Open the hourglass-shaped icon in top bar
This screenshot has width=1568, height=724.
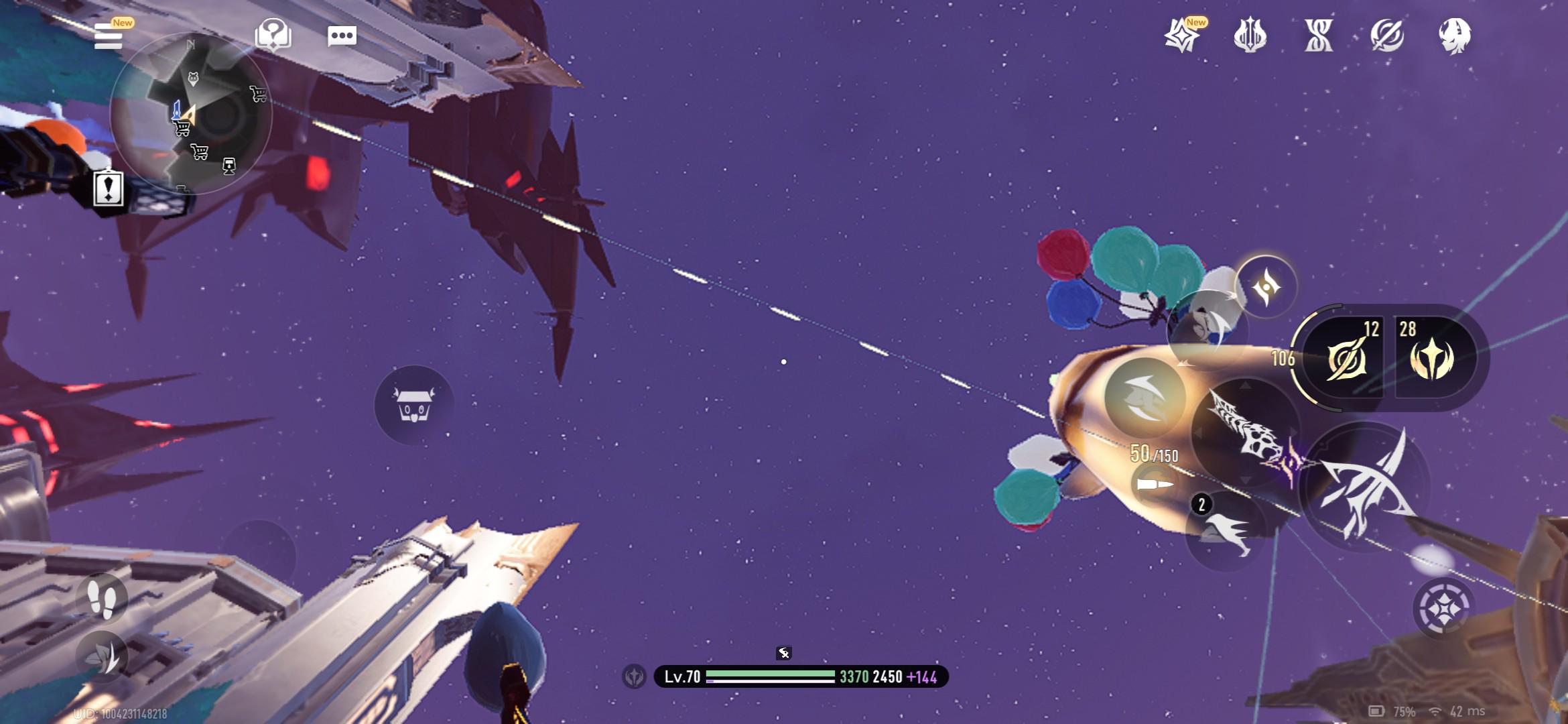coord(1318,36)
